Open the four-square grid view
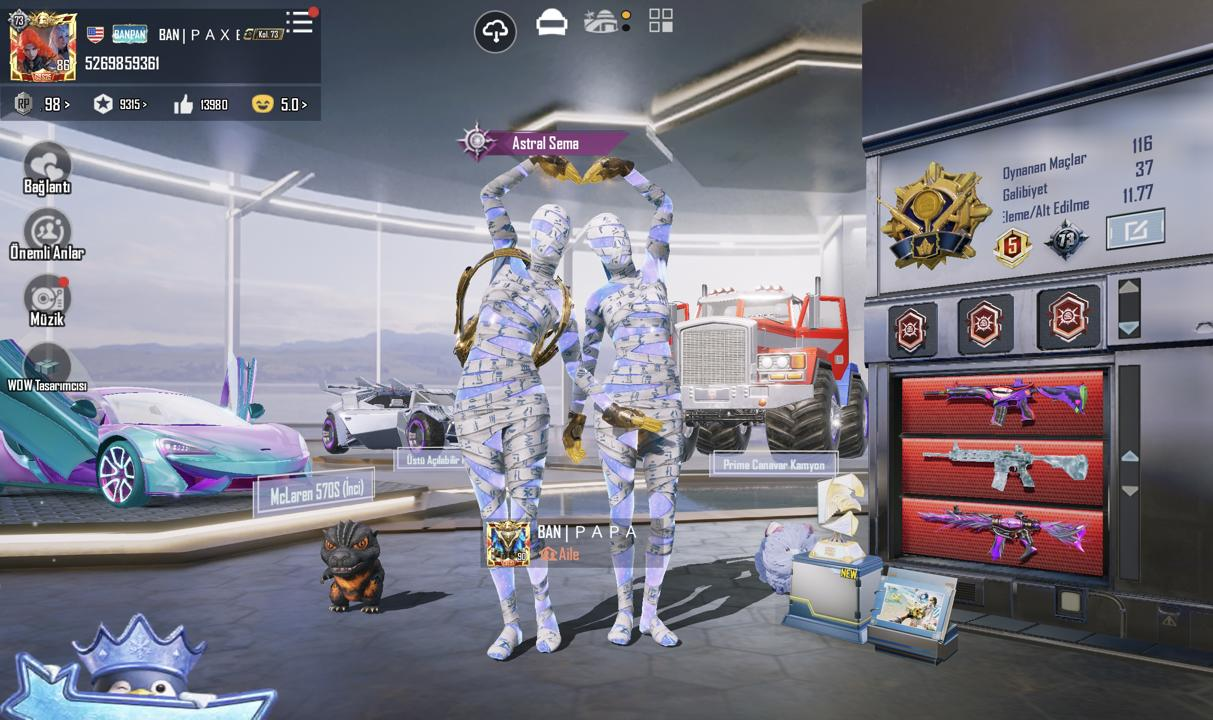Viewport: 1213px width, 720px height. point(661,21)
